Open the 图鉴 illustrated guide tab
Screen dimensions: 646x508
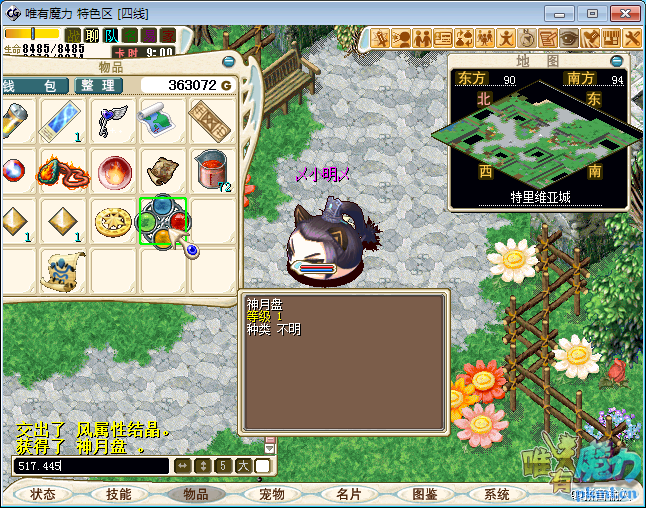(x=423, y=494)
